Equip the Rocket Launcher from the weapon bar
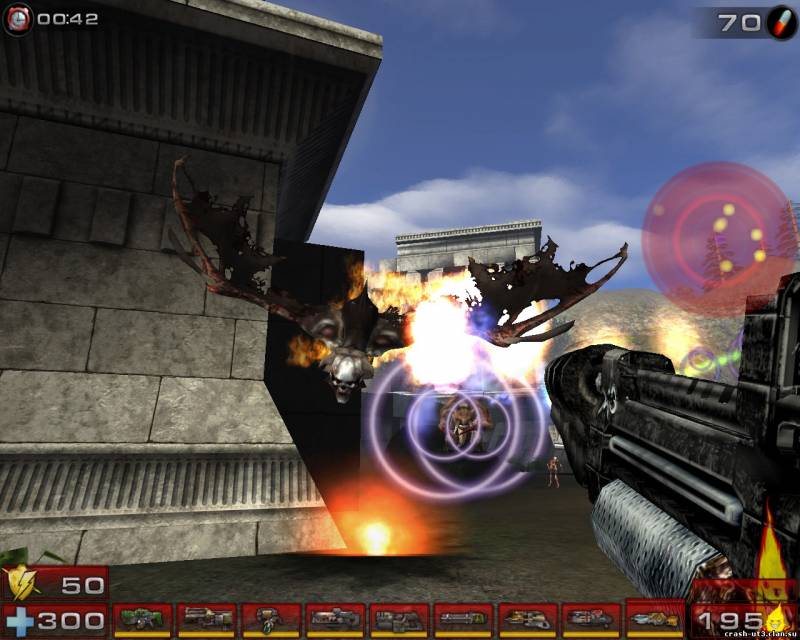 591,620
